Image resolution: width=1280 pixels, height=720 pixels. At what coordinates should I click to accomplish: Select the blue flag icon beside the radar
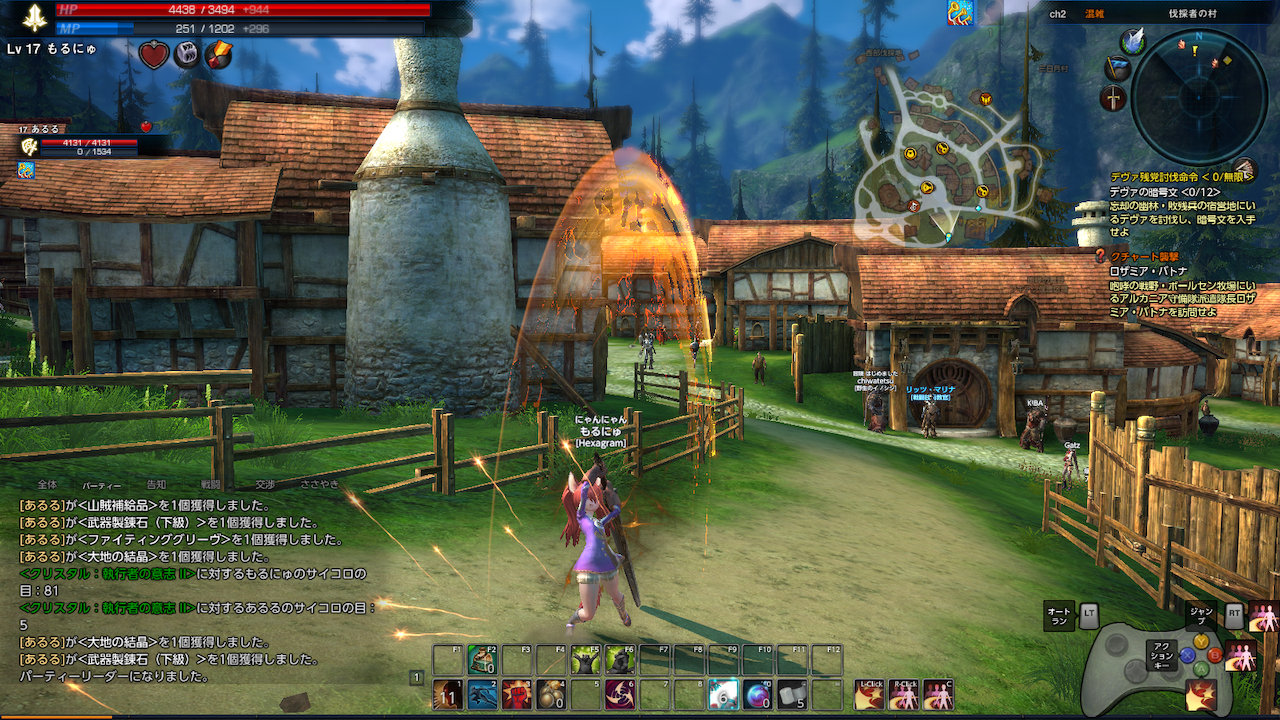click(1117, 68)
